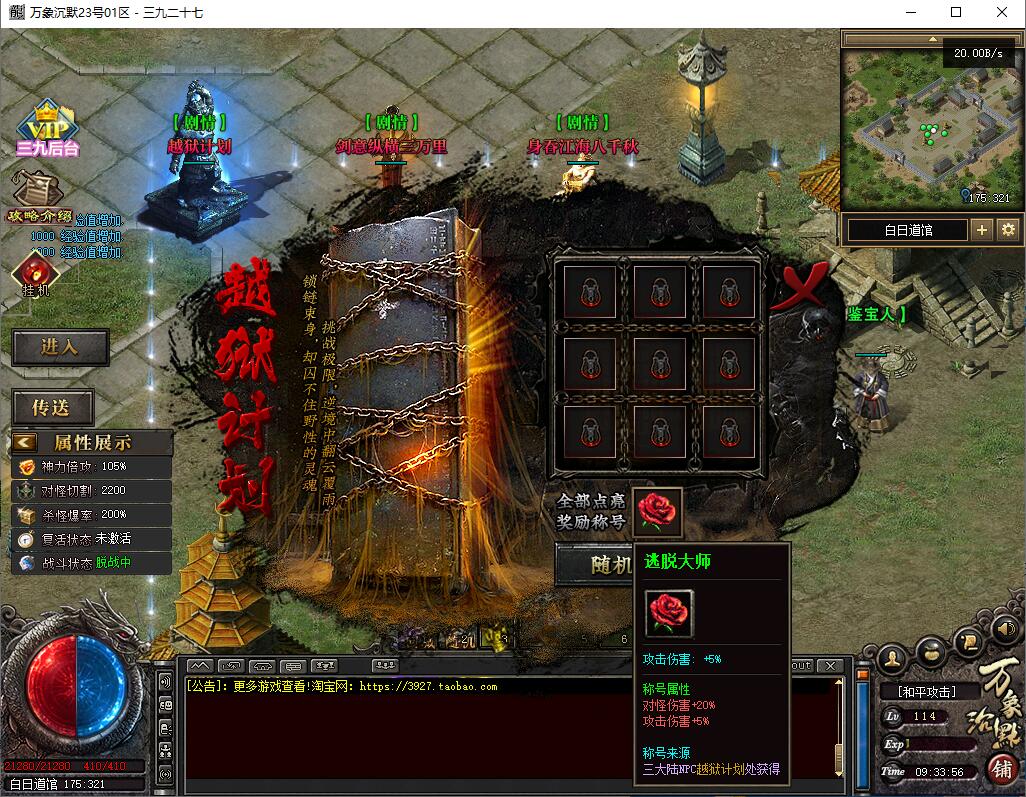
Task: Open the character portrait menu icon
Action: pyautogui.click(x=892, y=658)
